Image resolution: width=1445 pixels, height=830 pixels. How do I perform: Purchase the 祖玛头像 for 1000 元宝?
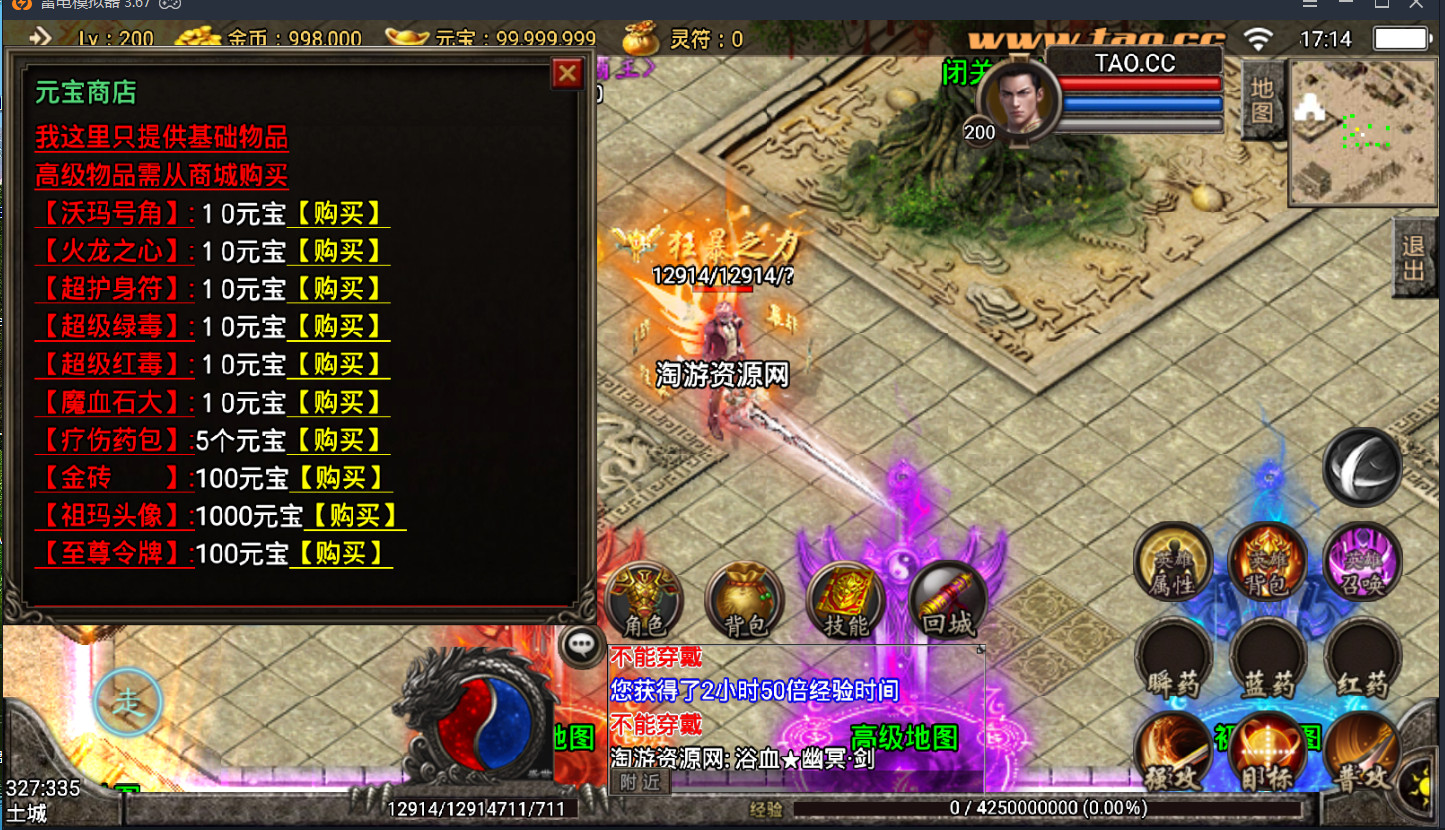354,516
